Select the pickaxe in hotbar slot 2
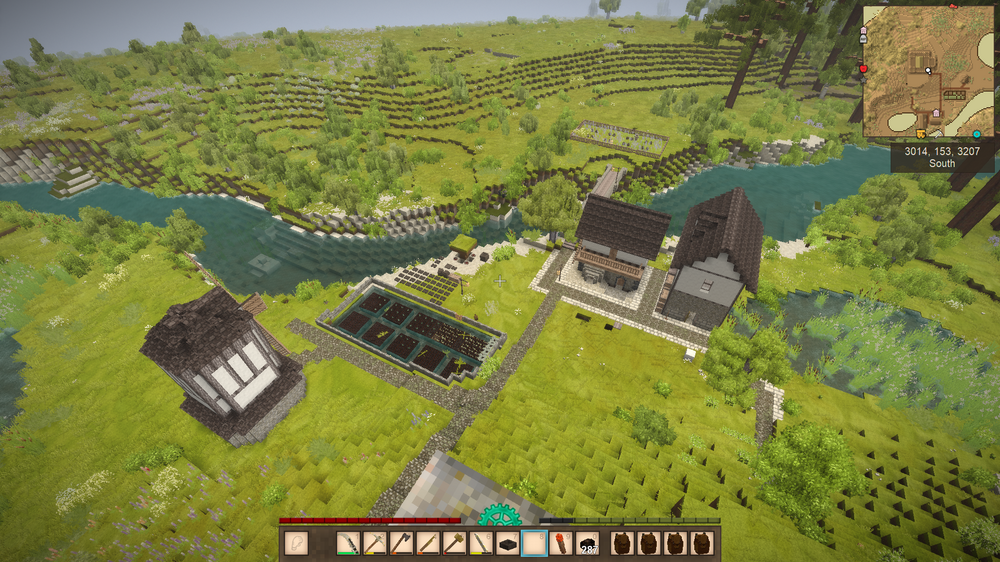Screen dimensions: 1000x562 tap(374, 544)
